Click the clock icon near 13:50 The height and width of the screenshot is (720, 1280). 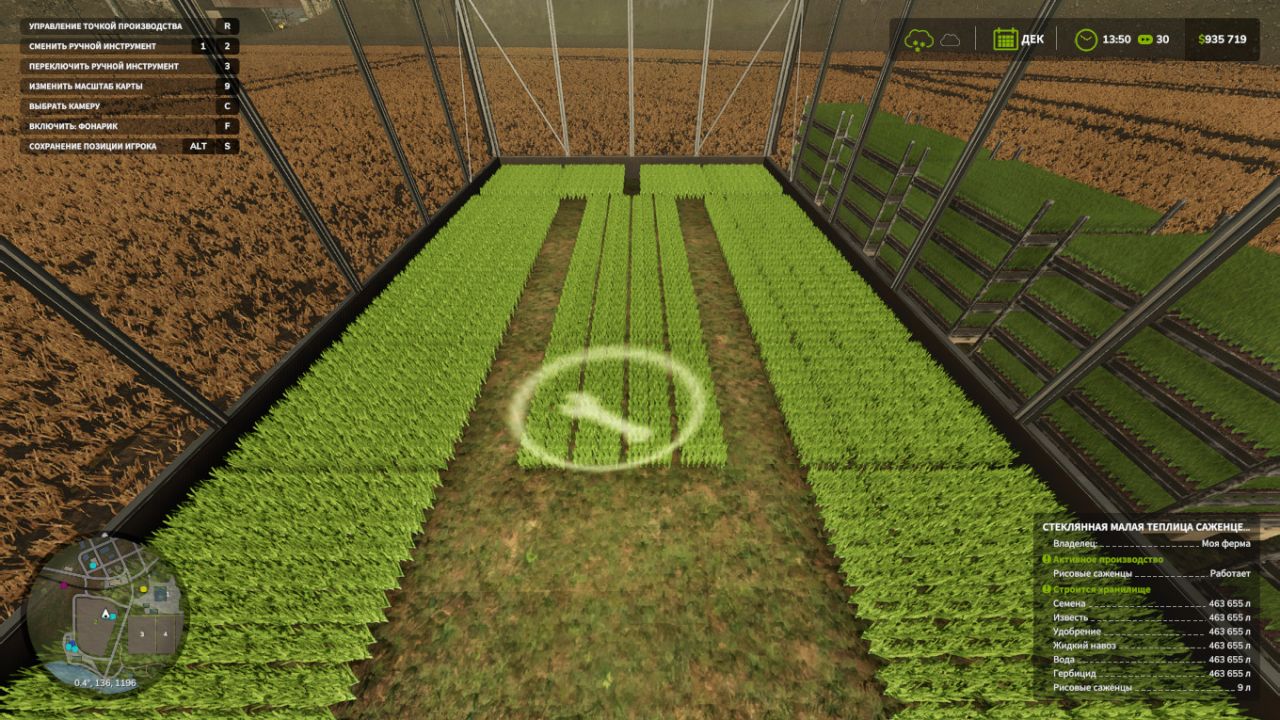pos(1084,39)
